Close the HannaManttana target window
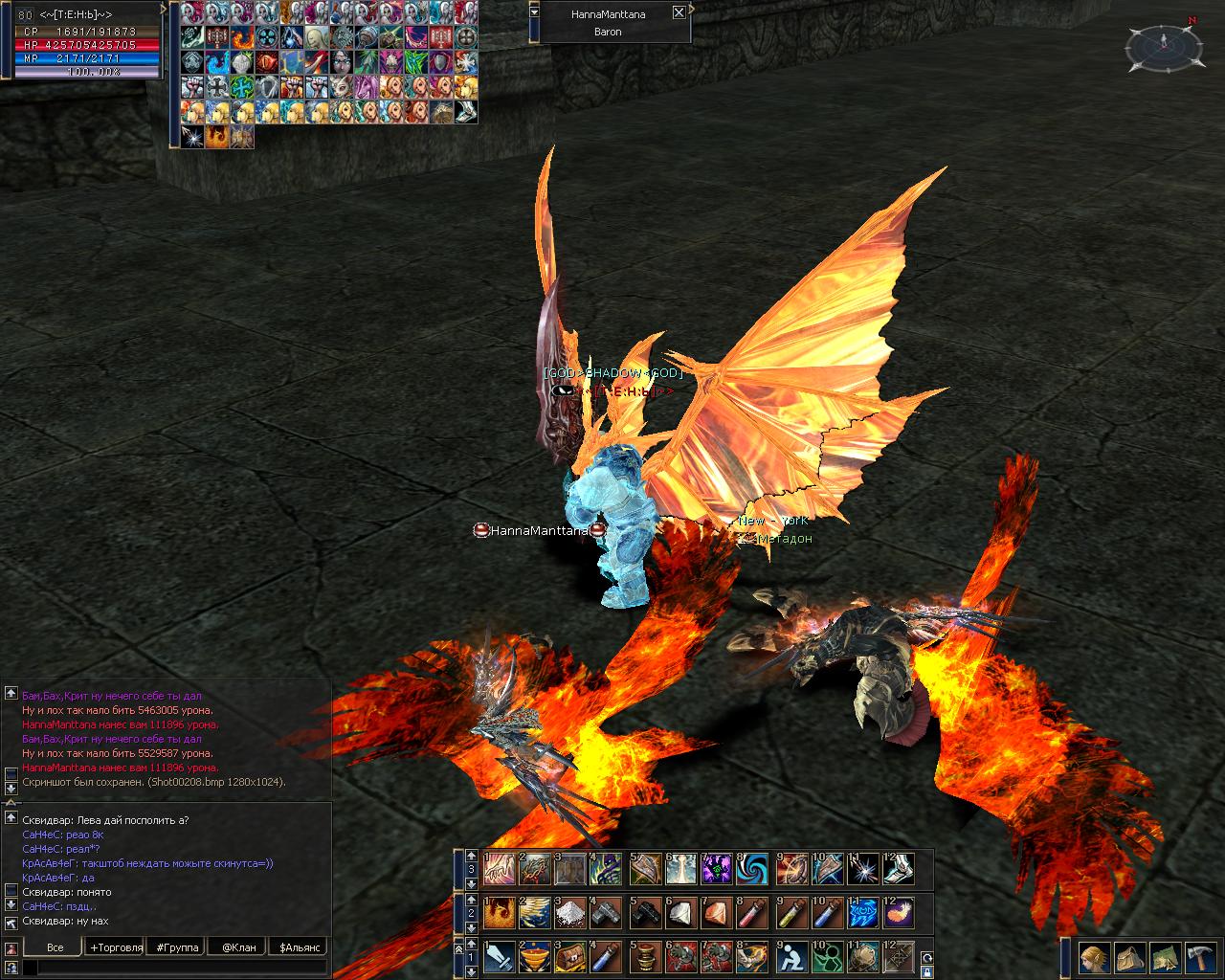 (x=679, y=12)
